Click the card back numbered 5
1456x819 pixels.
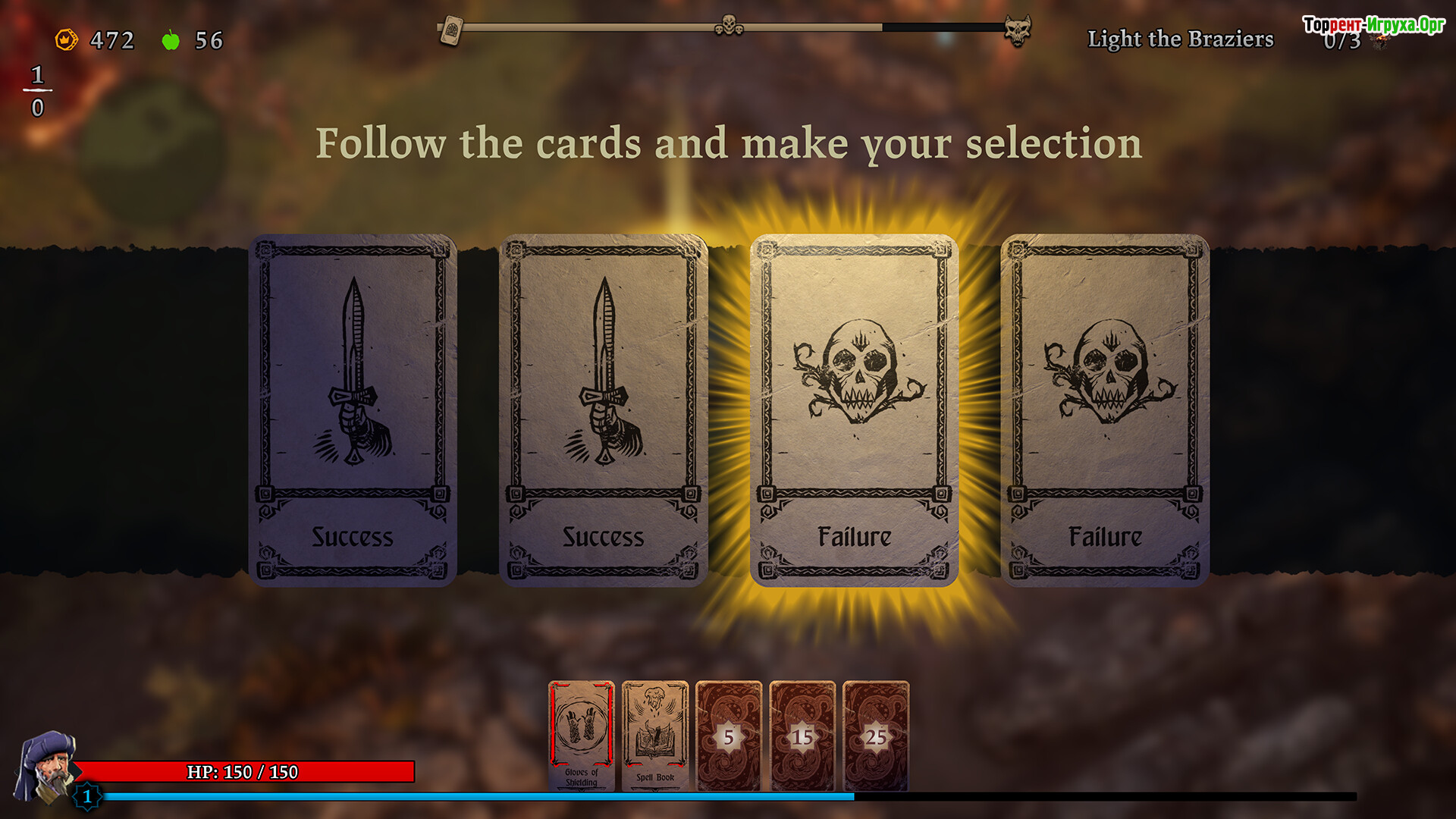(x=728, y=736)
